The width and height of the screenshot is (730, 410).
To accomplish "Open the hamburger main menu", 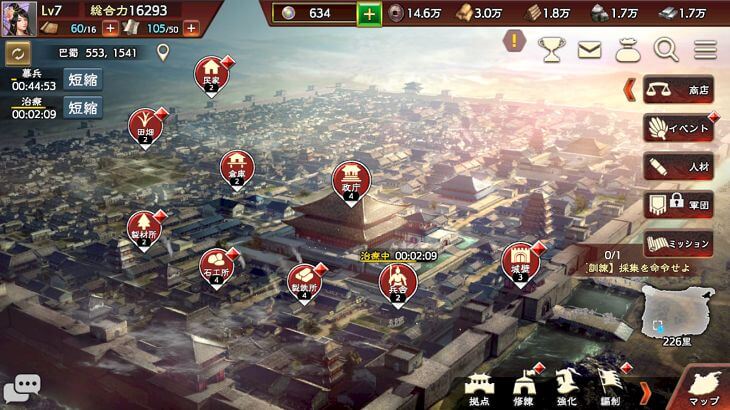I will [x=705, y=47].
